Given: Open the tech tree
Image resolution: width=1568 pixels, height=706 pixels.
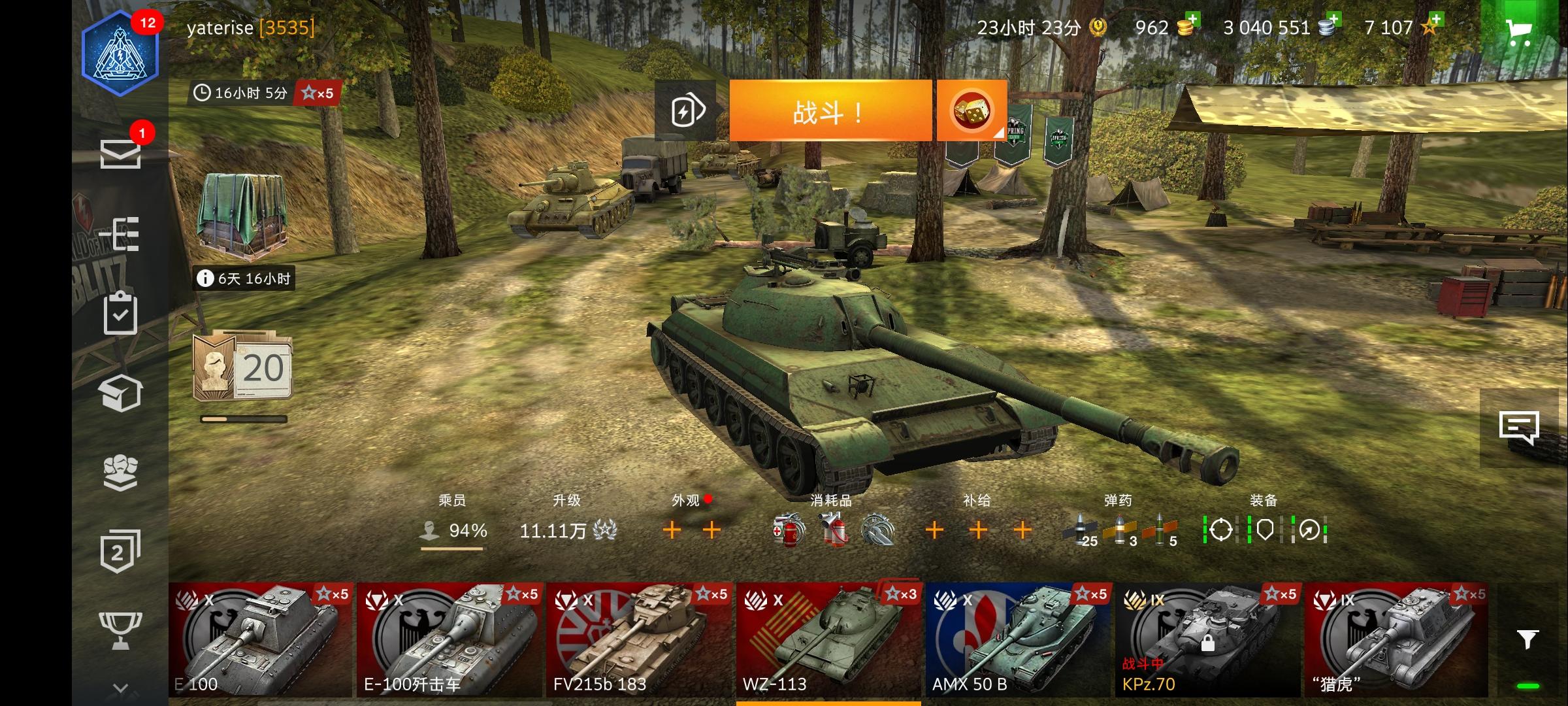Looking at the screenshot, I should [x=121, y=235].
